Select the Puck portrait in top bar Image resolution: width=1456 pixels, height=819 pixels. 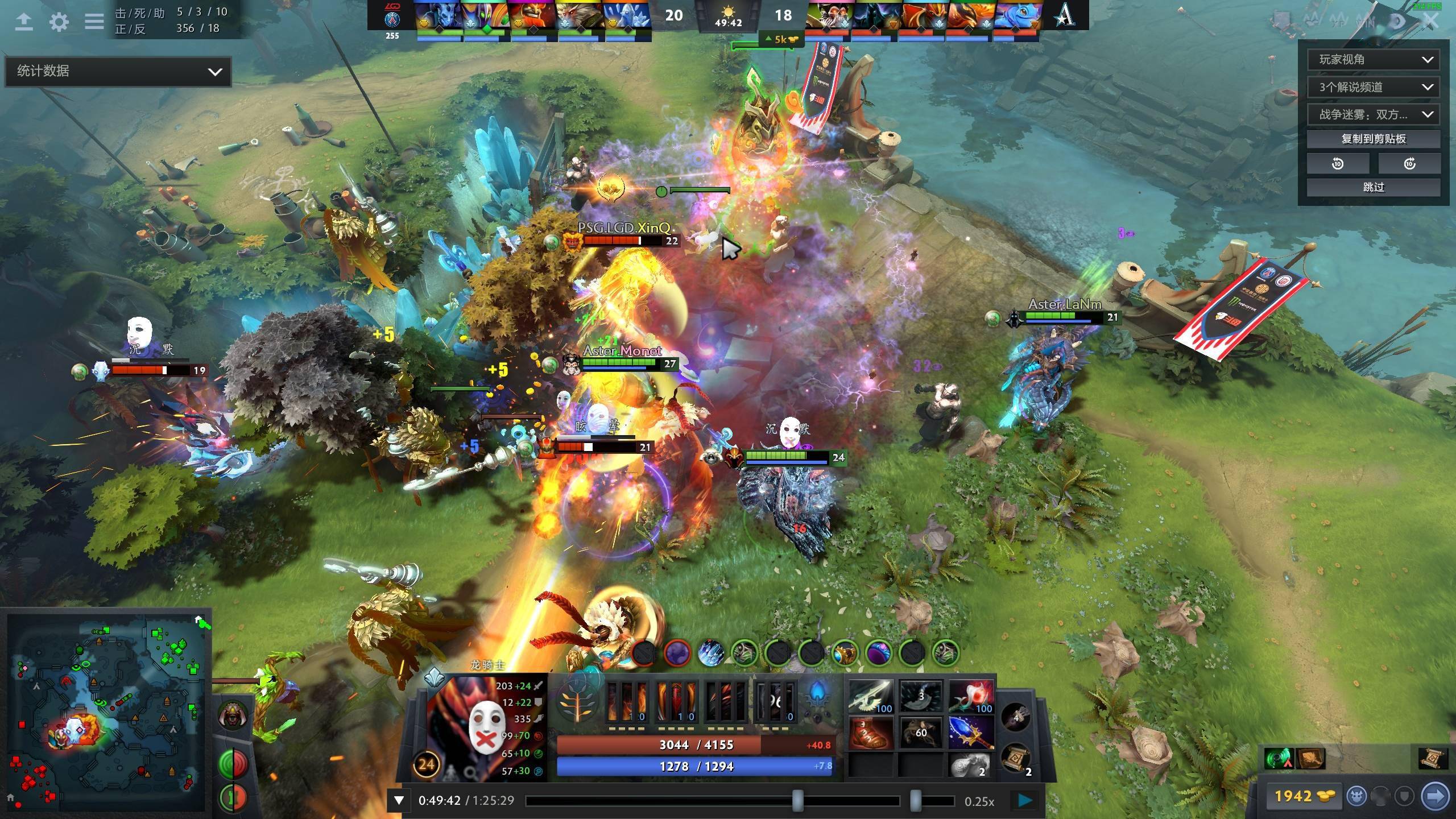tap(1018, 16)
